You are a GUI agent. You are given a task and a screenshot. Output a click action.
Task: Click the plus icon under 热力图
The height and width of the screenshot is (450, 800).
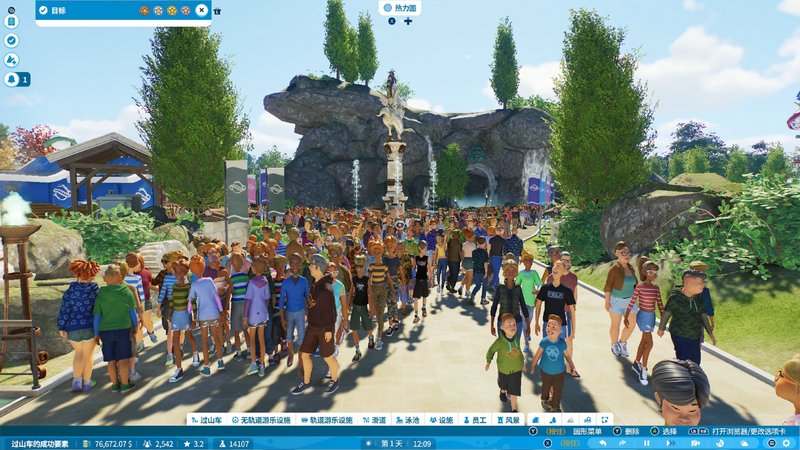pos(408,21)
